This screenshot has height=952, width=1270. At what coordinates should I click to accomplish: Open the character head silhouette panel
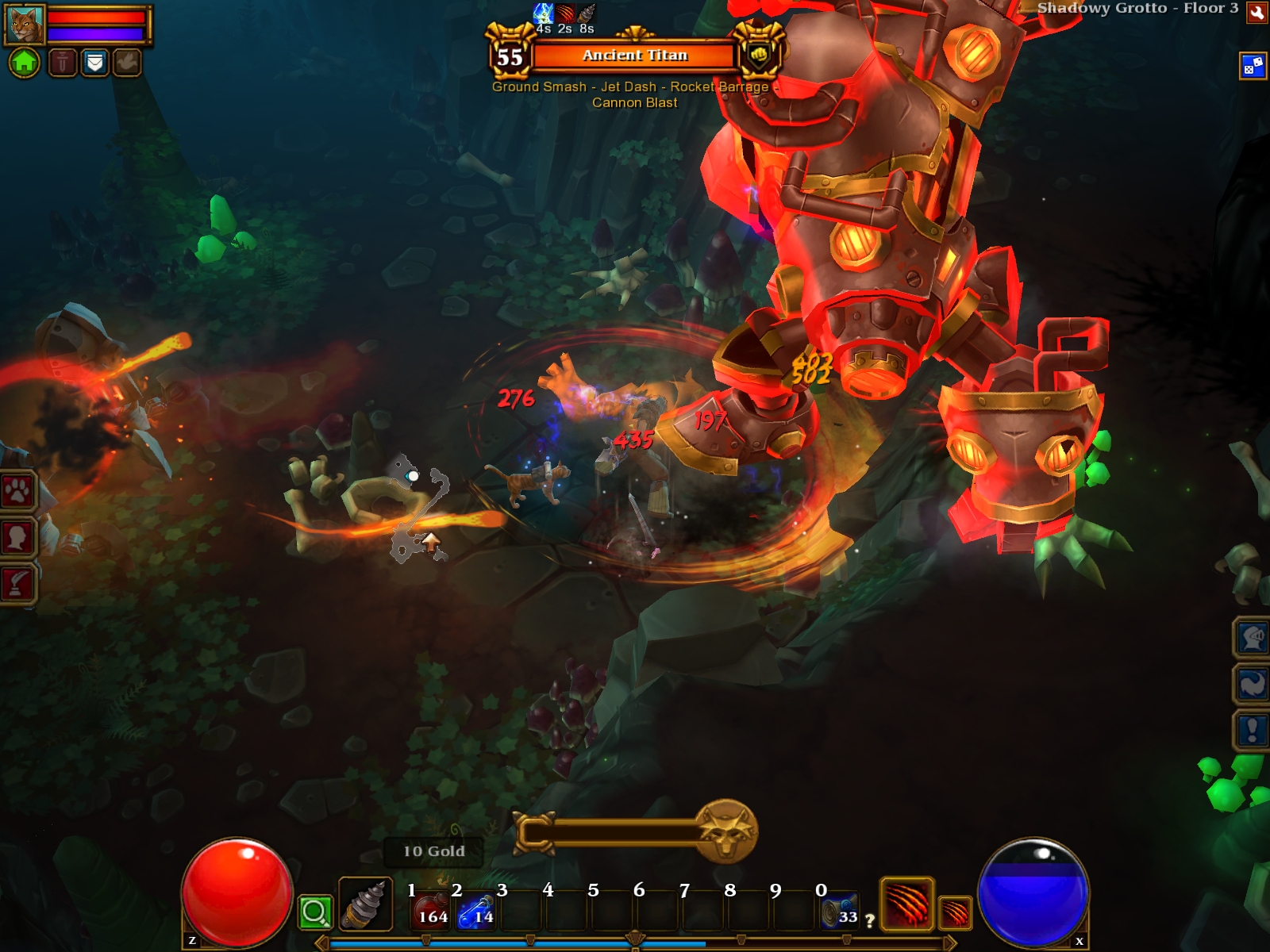17,538
